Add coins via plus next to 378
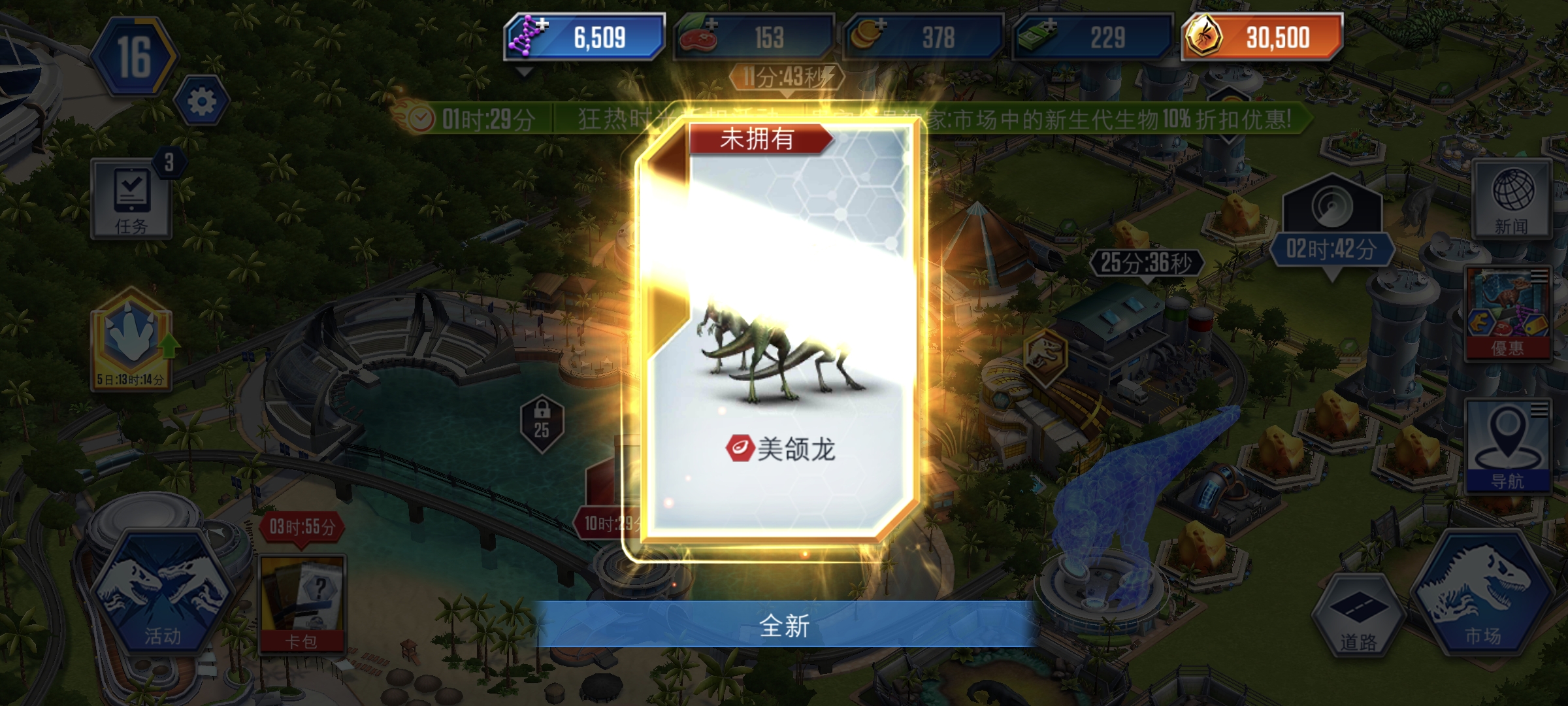 point(881,26)
